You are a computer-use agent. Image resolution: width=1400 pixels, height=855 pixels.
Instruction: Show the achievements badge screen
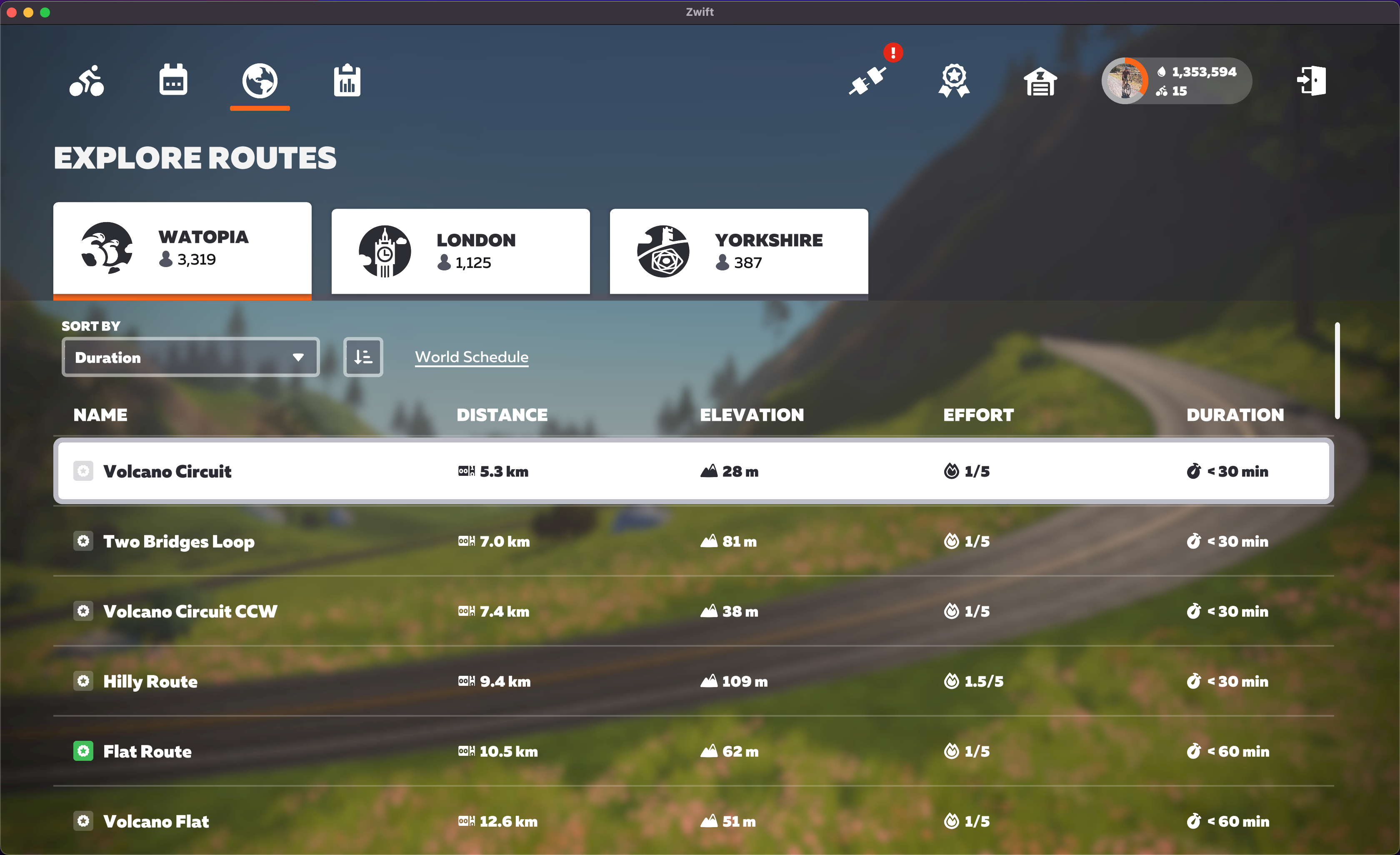click(x=953, y=81)
